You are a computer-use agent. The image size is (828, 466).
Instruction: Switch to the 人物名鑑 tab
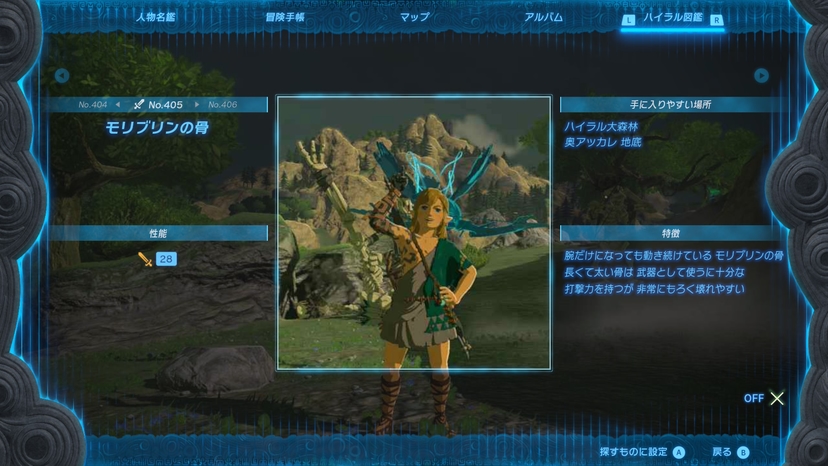[155, 17]
